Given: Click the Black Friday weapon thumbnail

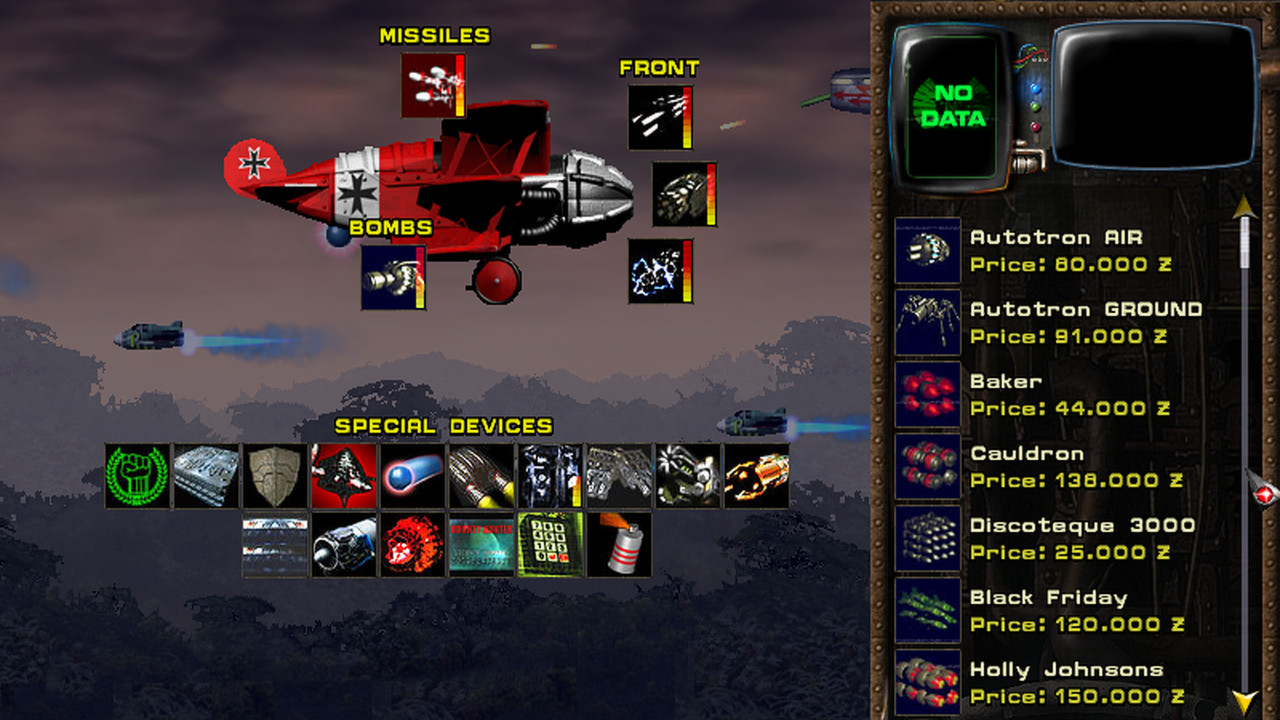Looking at the screenshot, I should 926,610.
